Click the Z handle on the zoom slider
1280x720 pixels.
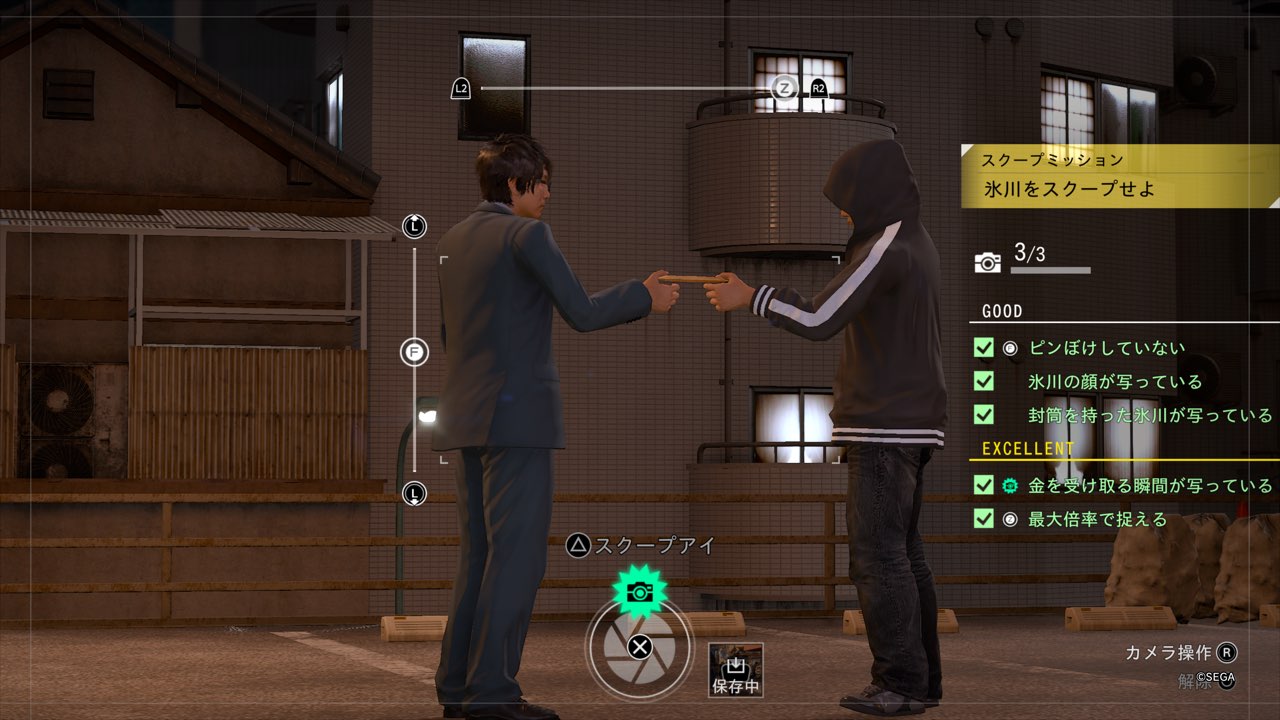pos(785,89)
